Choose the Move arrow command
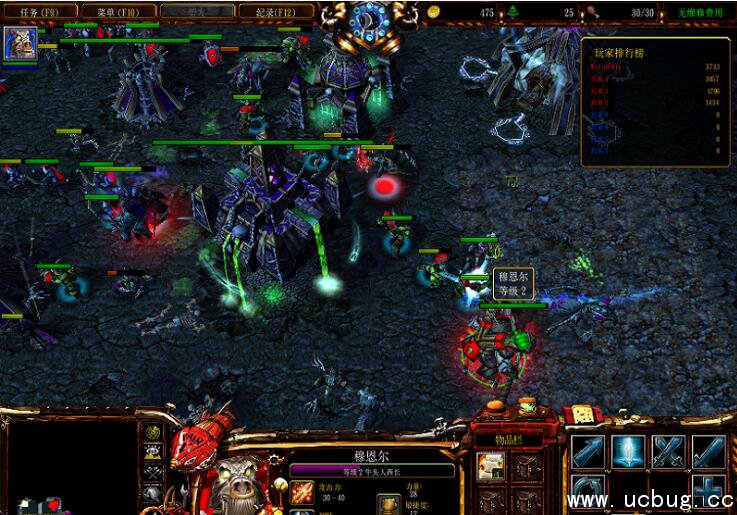 point(588,452)
